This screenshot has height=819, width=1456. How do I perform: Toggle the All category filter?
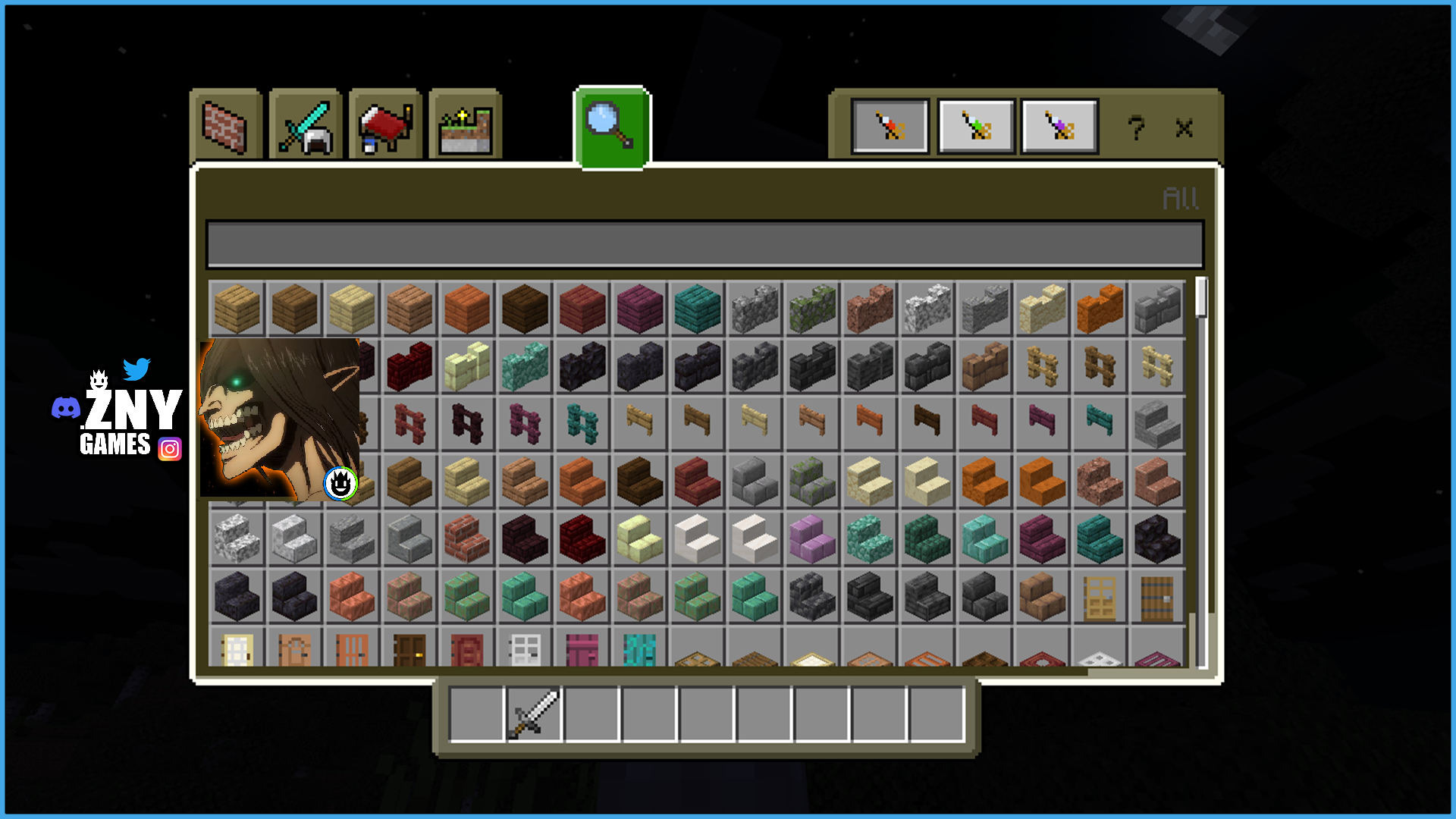pyautogui.click(x=1180, y=199)
